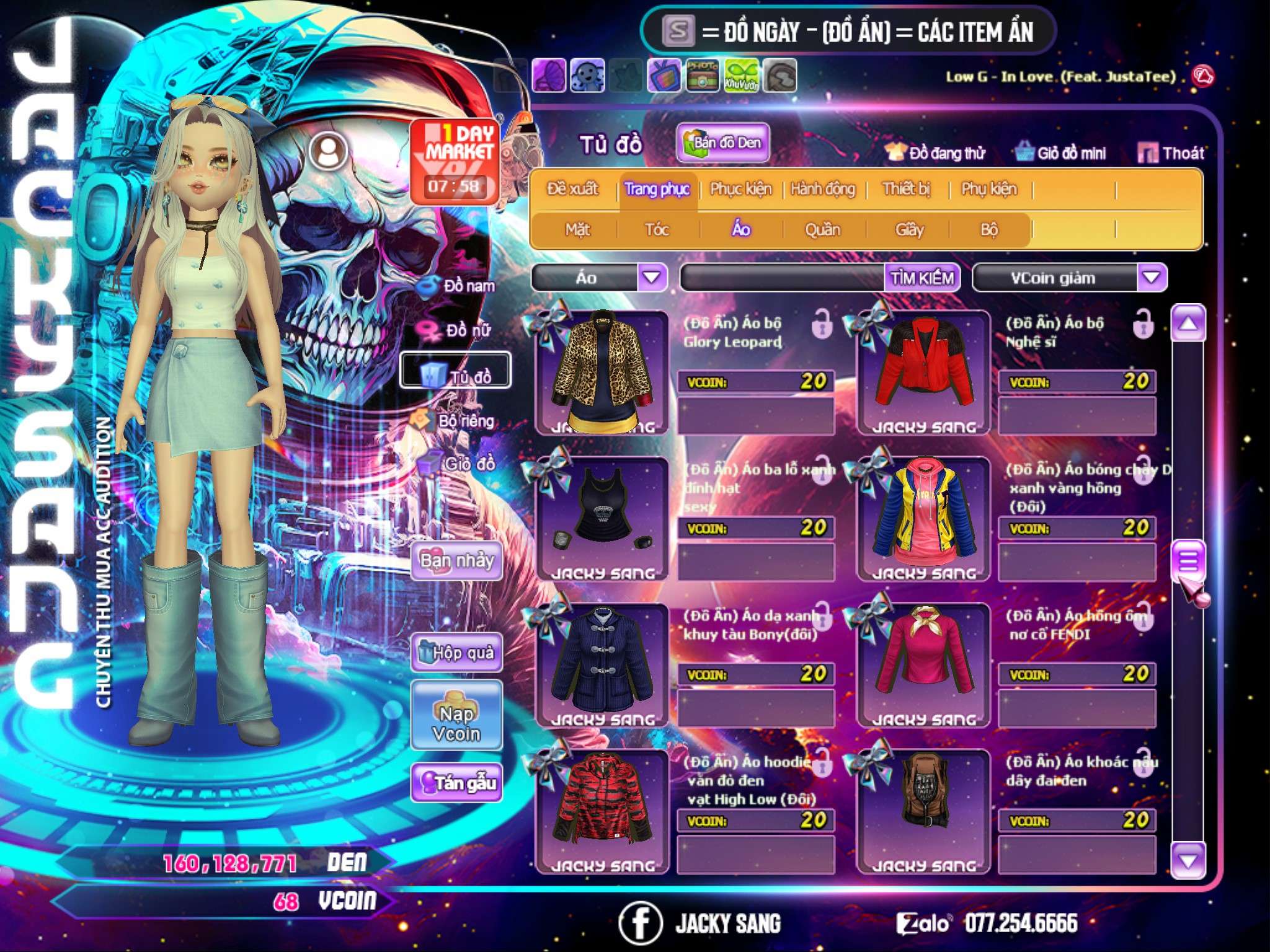Exit the wardrobe with Thoát
The width and height of the screenshot is (1270, 952).
(x=1172, y=153)
